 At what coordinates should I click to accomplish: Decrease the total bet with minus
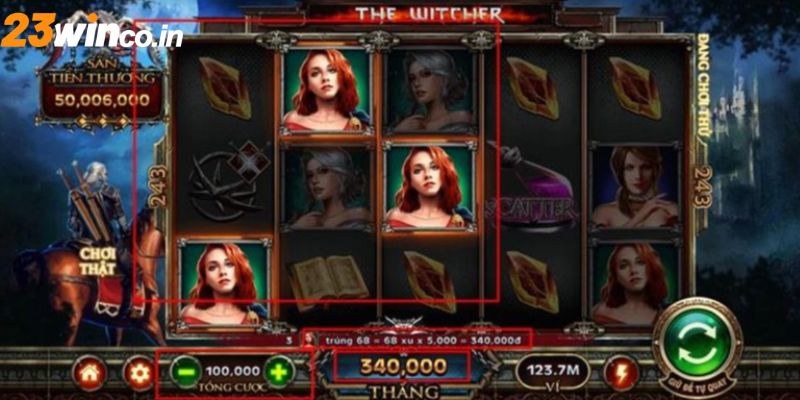pos(185,372)
